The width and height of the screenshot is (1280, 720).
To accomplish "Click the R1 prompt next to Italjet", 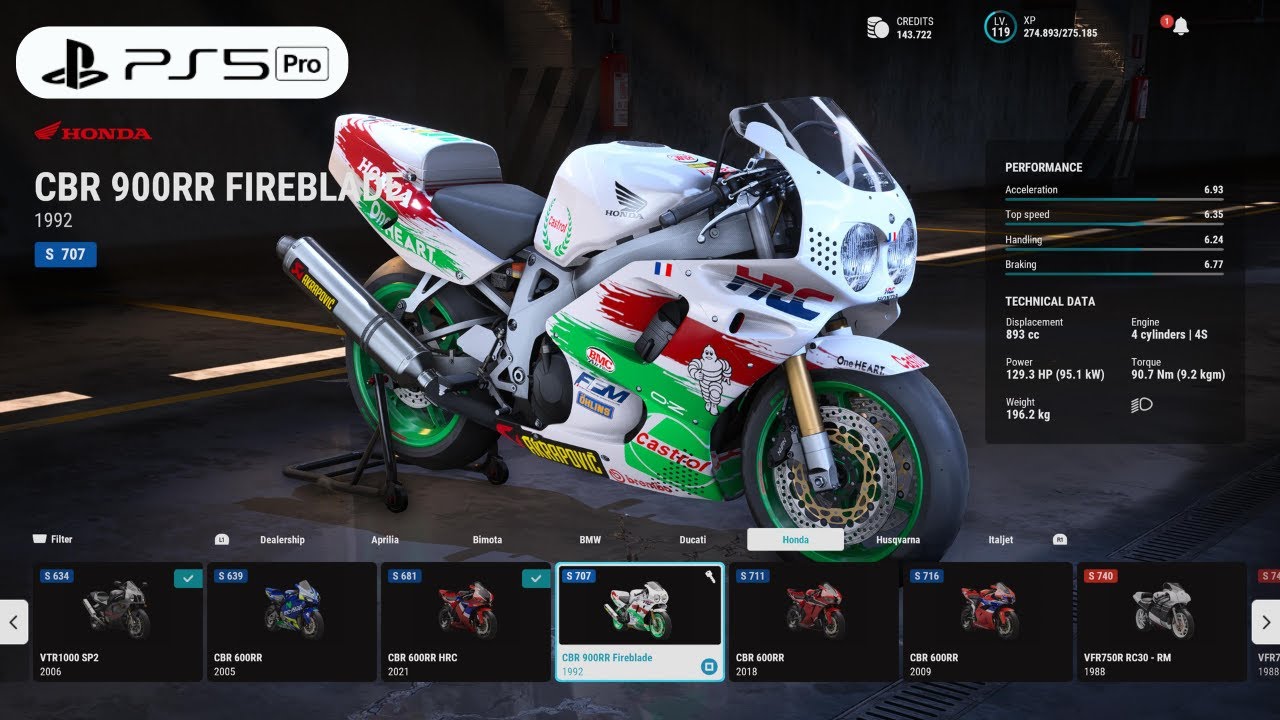I will point(1060,540).
